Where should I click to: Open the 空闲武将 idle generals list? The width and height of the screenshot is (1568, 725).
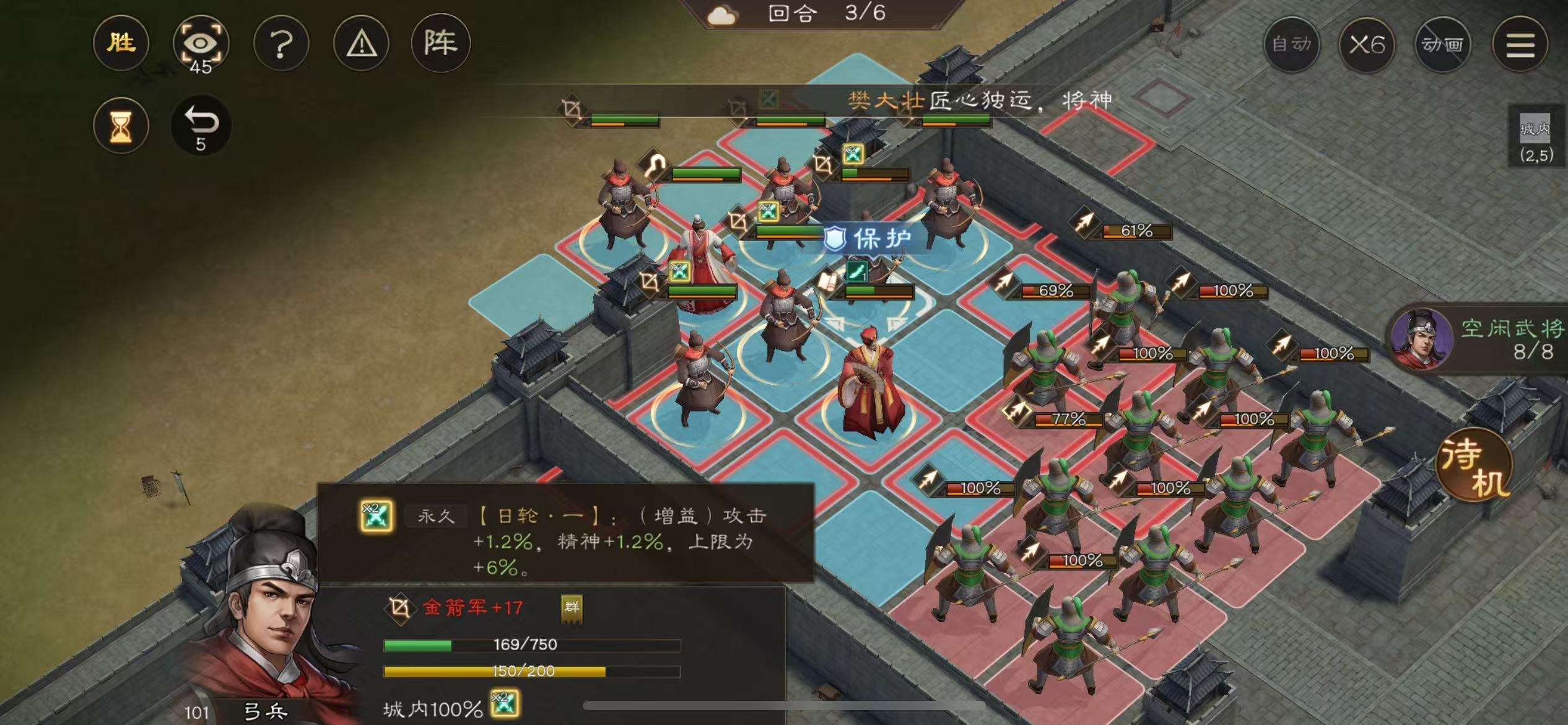(x=1480, y=339)
